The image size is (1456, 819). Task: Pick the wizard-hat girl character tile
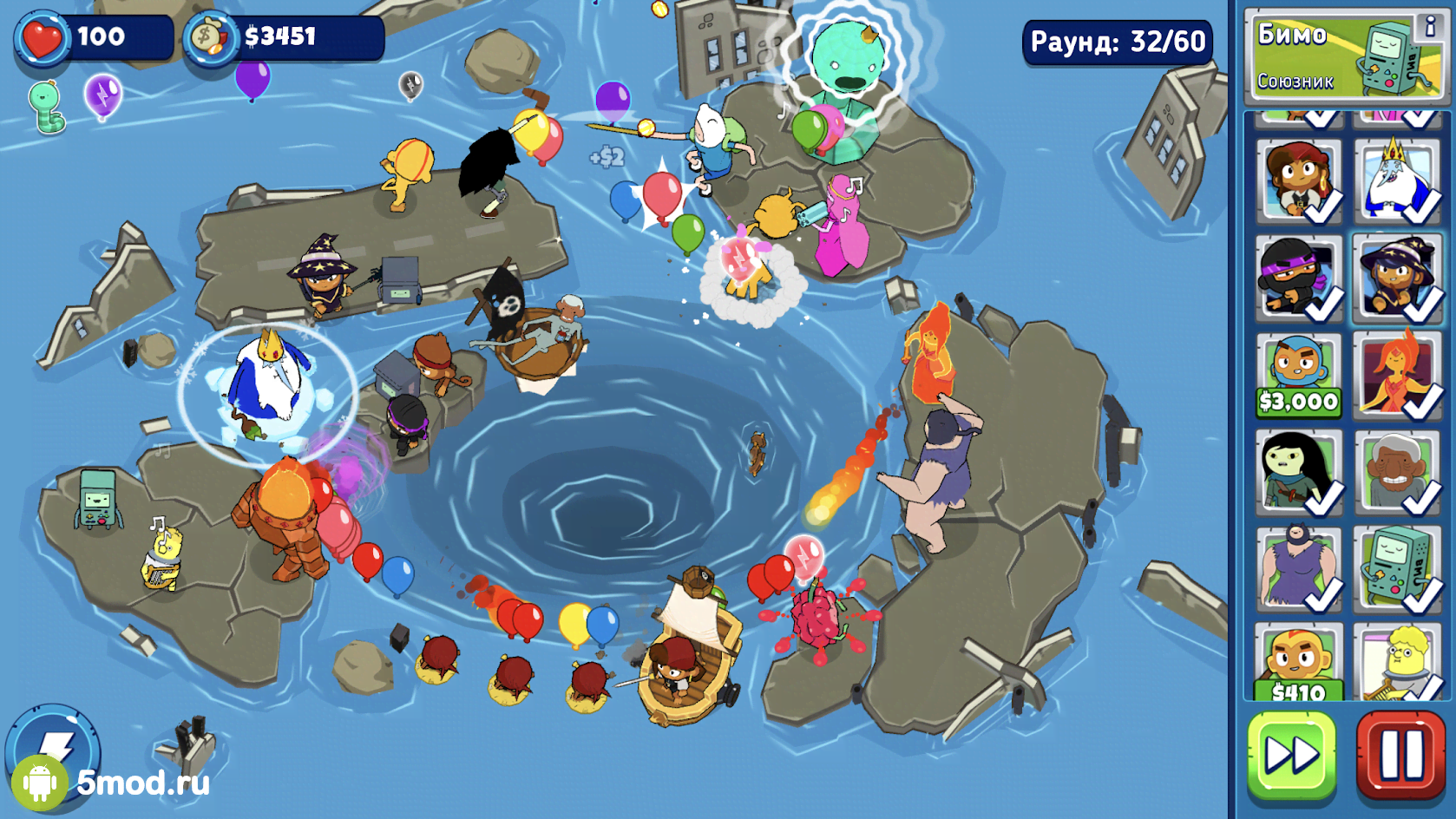(1398, 278)
